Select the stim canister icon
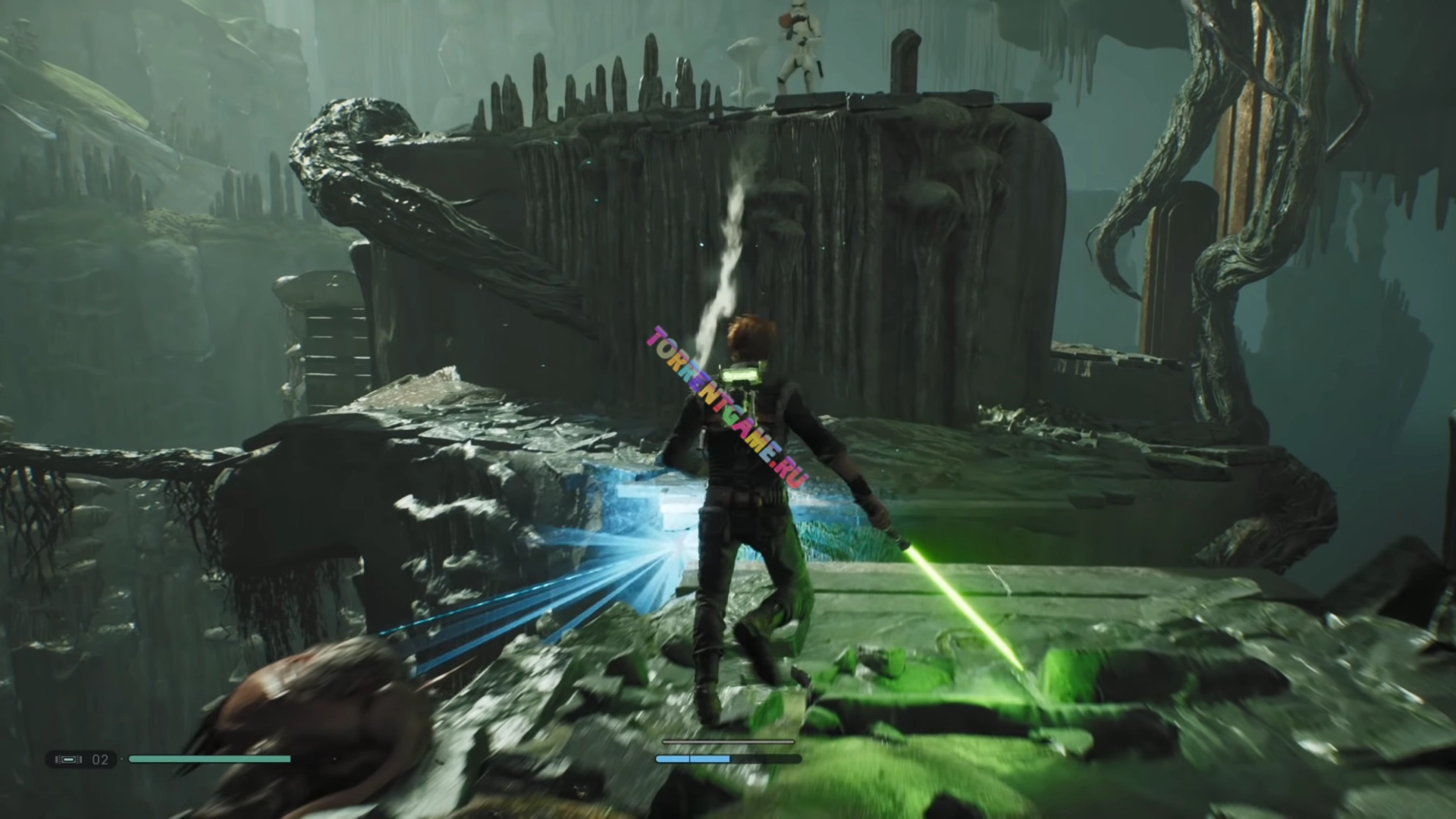1456x819 pixels. pyautogui.click(x=68, y=759)
